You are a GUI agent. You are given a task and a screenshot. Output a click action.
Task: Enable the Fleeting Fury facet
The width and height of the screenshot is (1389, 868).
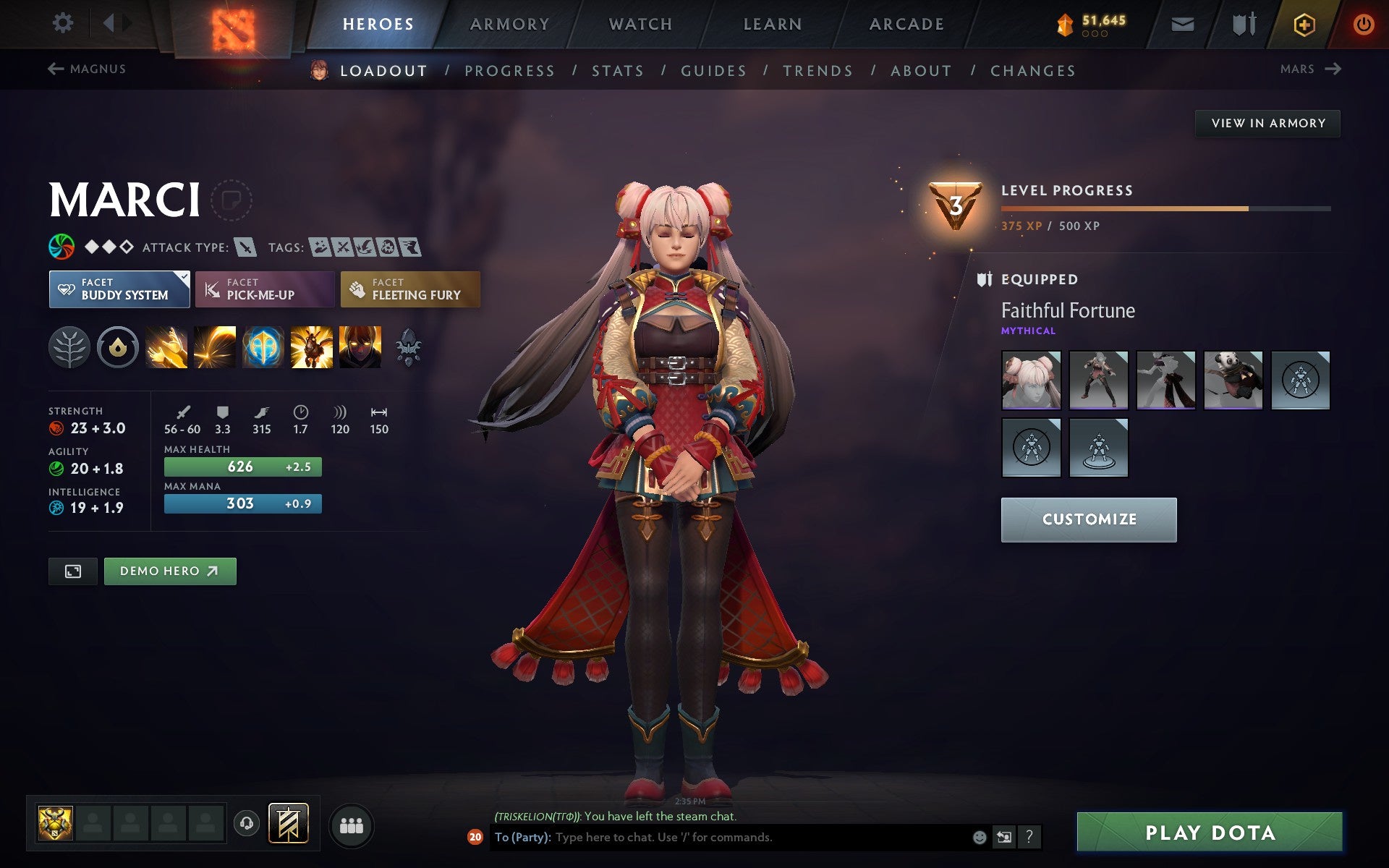[409, 289]
